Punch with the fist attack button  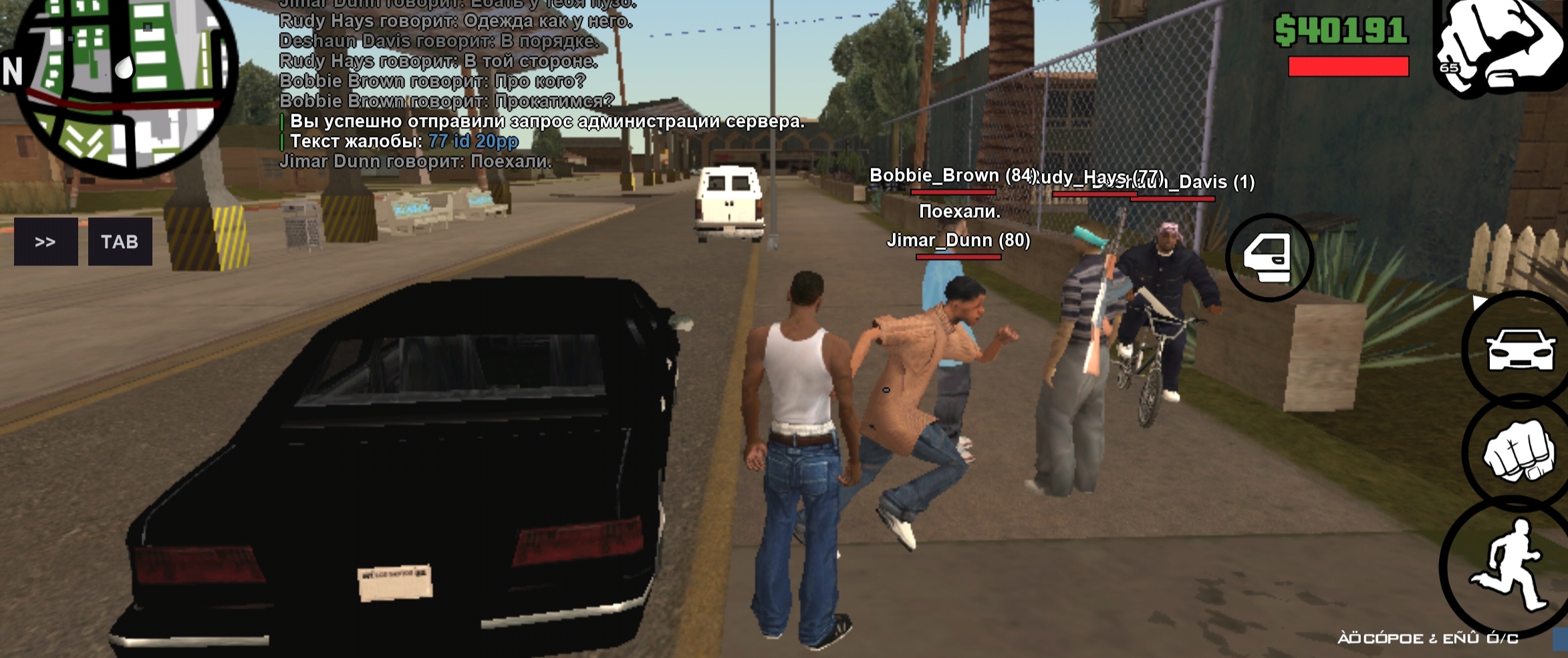[1517, 450]
